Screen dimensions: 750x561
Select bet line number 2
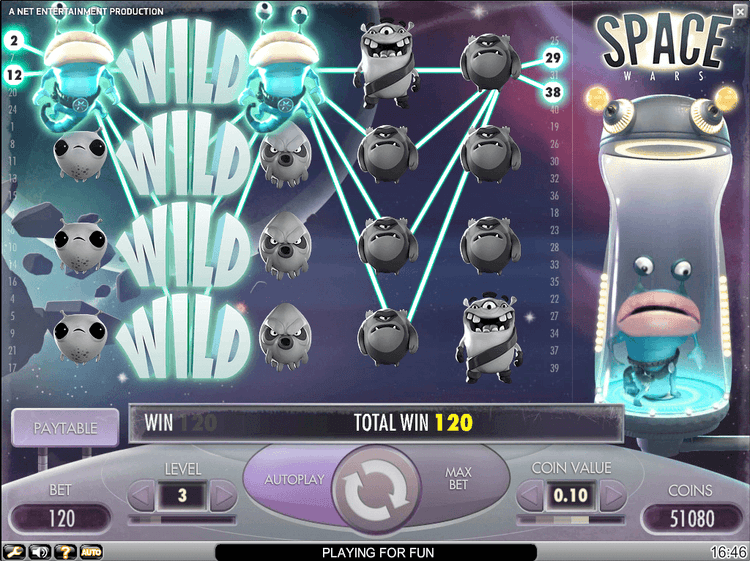click(x=14, y=41)
